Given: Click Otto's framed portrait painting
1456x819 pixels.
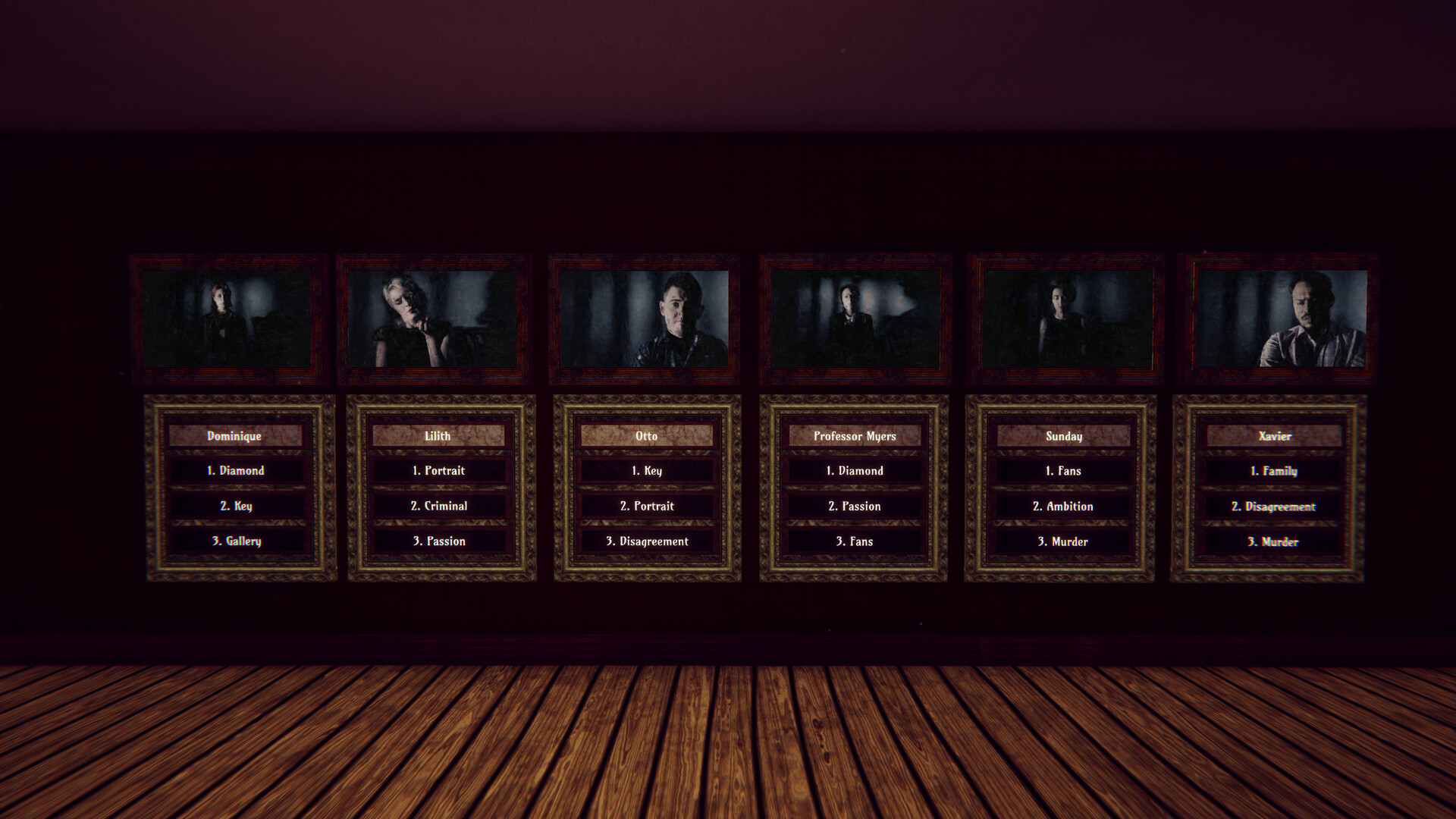Looking at the screenshot, I should pyautogui.click(x=644, y=319).
